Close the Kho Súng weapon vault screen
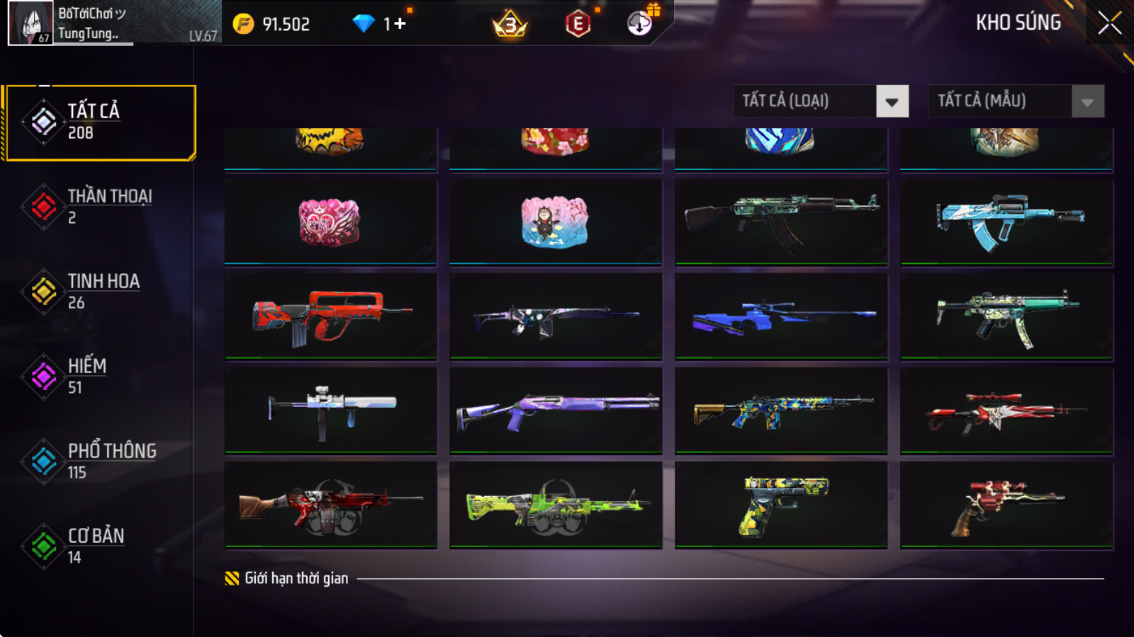Screen dimensions: 1134x637 (1109, 24)
